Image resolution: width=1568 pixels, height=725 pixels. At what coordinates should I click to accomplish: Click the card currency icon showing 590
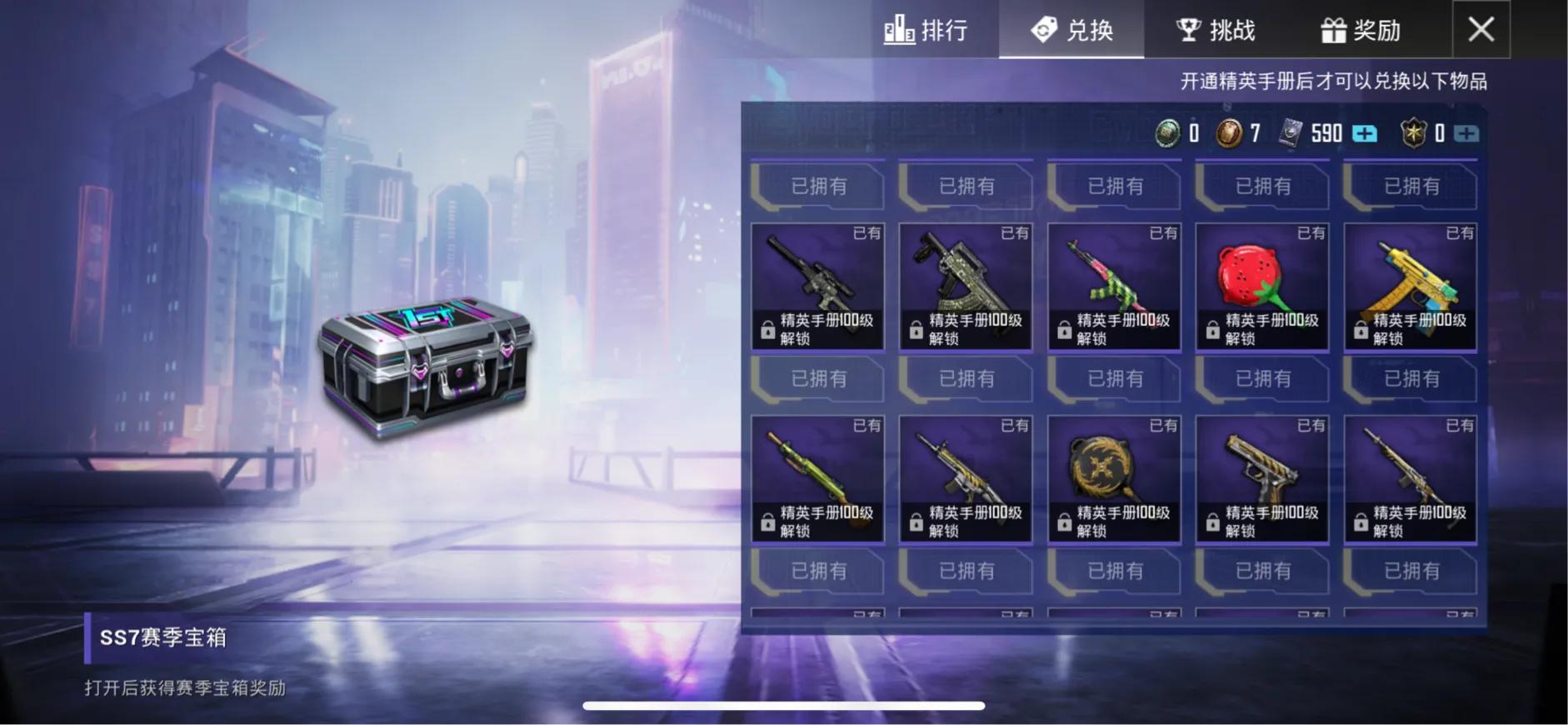[x=1292, y=133]
